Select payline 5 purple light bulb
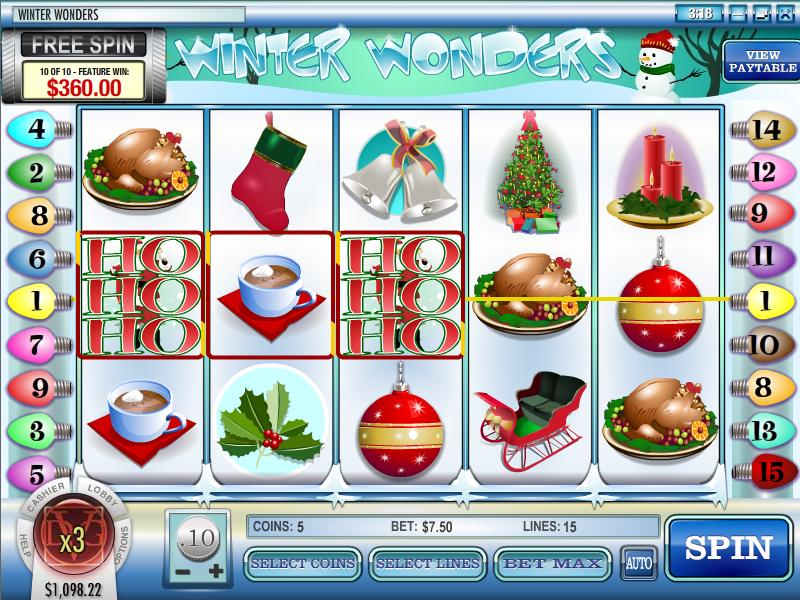 pos(36,471)
